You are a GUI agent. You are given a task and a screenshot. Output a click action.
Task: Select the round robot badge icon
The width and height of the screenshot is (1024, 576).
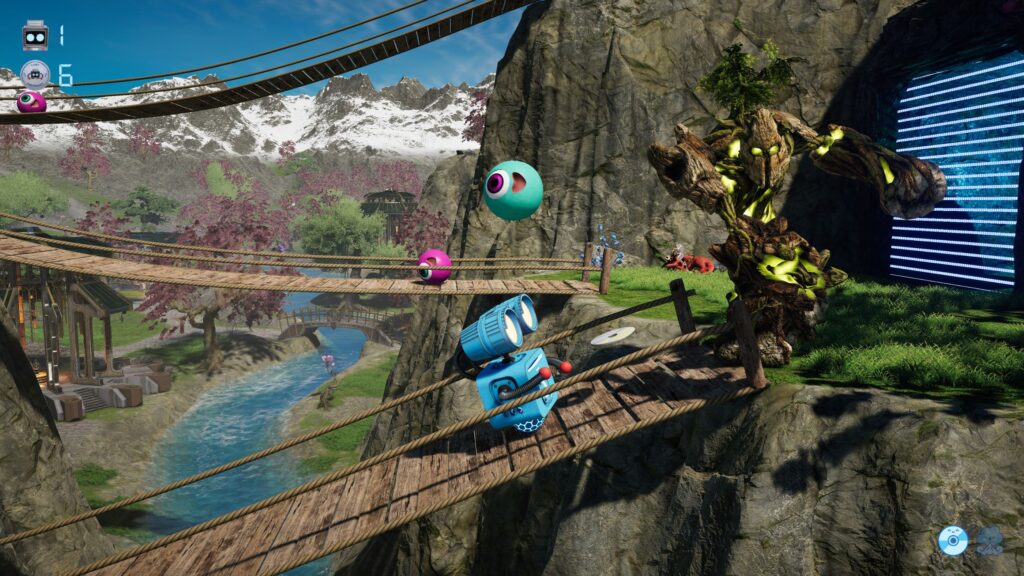(x=35, y=74)
